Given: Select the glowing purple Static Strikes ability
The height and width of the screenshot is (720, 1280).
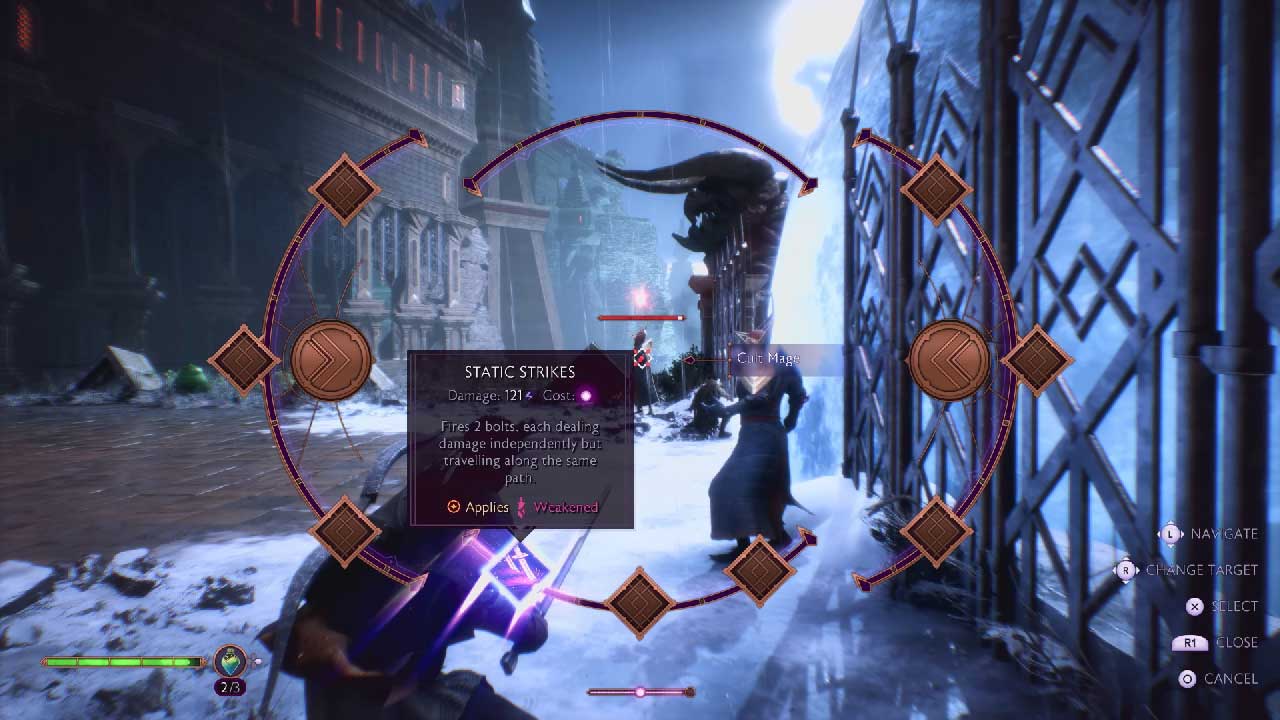Looking at the screenshot, I should pos(519,572).
